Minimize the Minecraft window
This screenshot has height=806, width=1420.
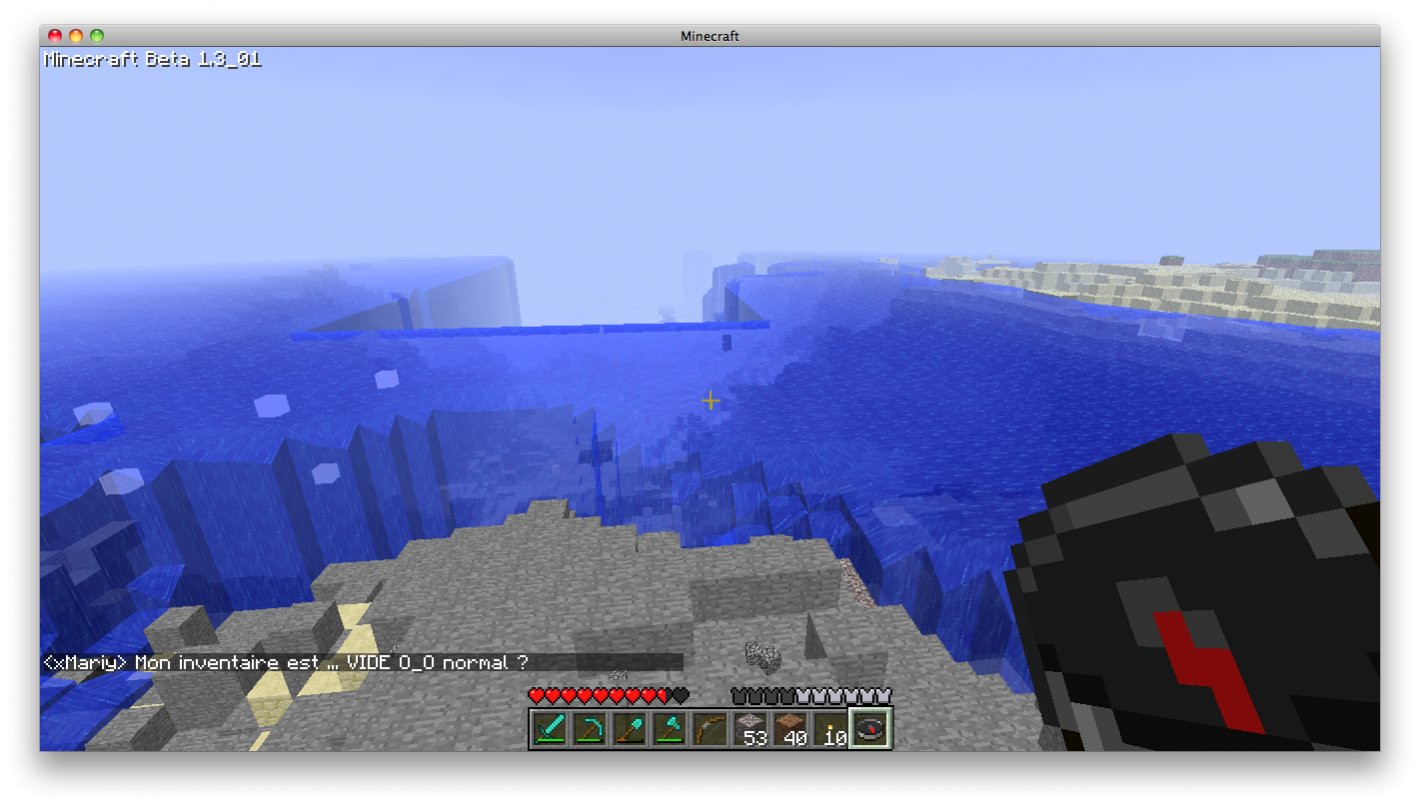76,36
